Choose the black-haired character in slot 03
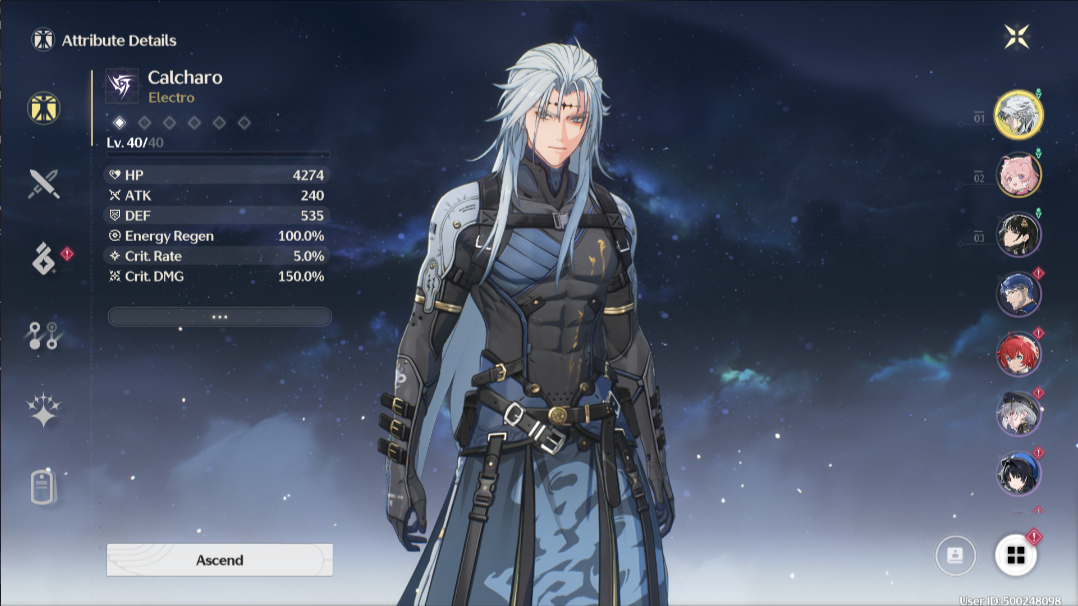Viewport: 1078px width, 606px height. point(1019,235)
